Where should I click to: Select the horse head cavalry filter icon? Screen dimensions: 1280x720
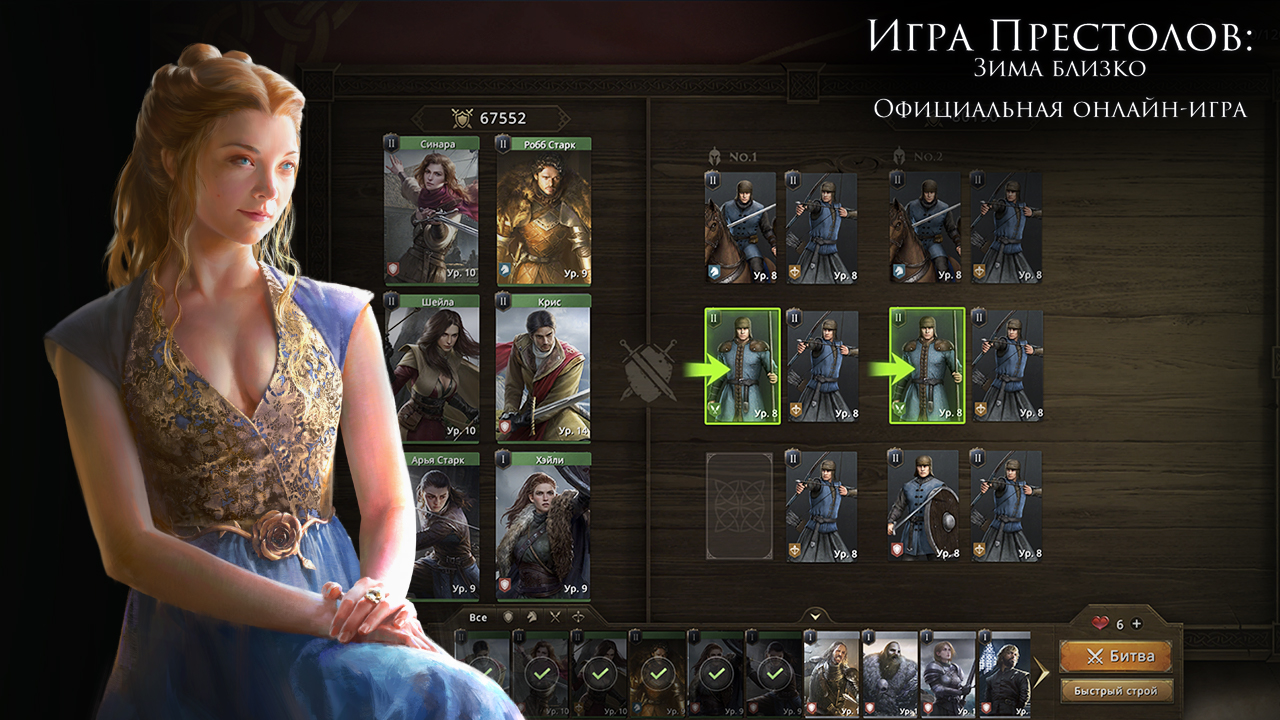pyautogui.click(x=532, y=616)
